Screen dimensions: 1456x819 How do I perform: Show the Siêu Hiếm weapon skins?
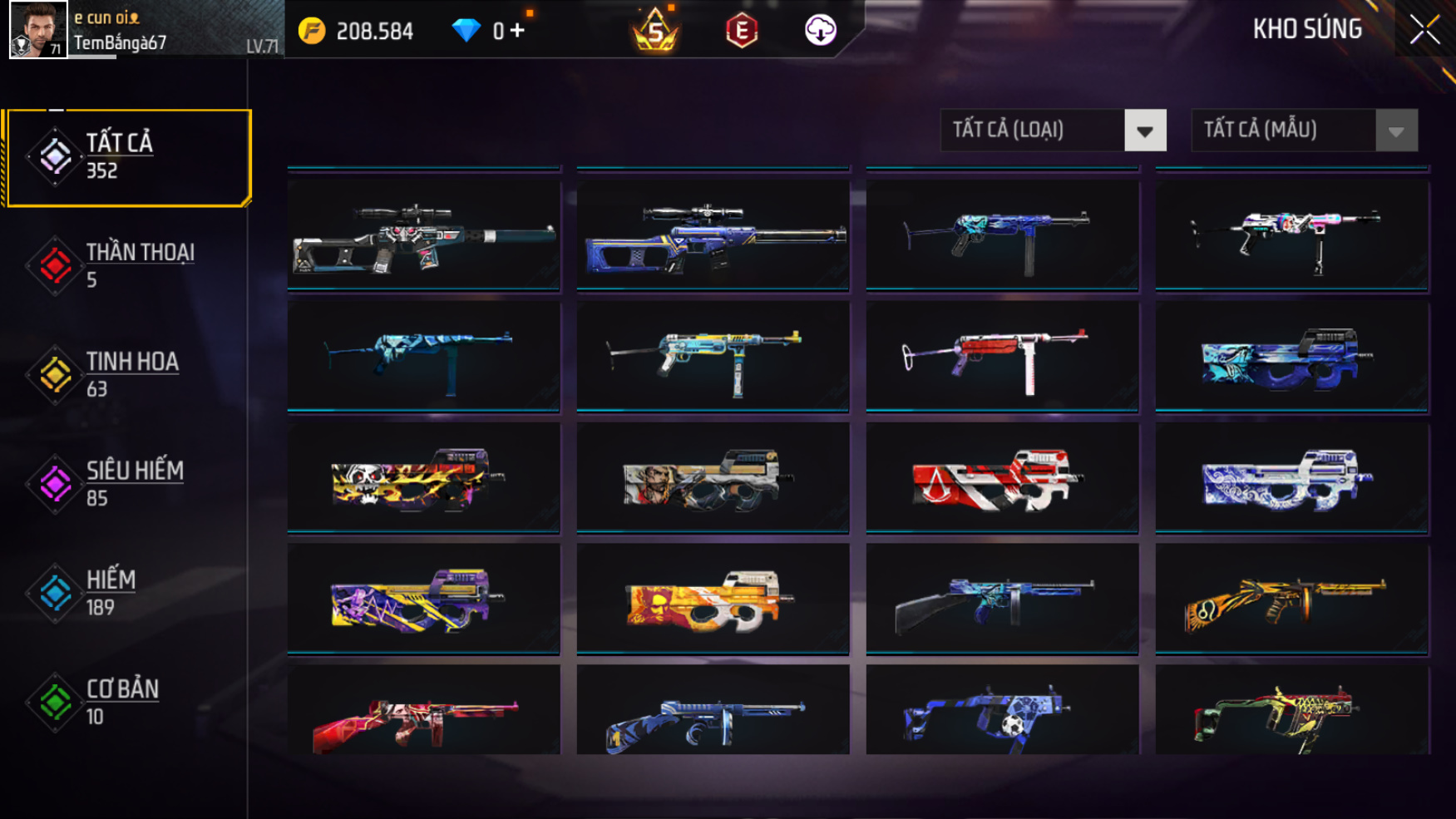click(x=125, y=483)
